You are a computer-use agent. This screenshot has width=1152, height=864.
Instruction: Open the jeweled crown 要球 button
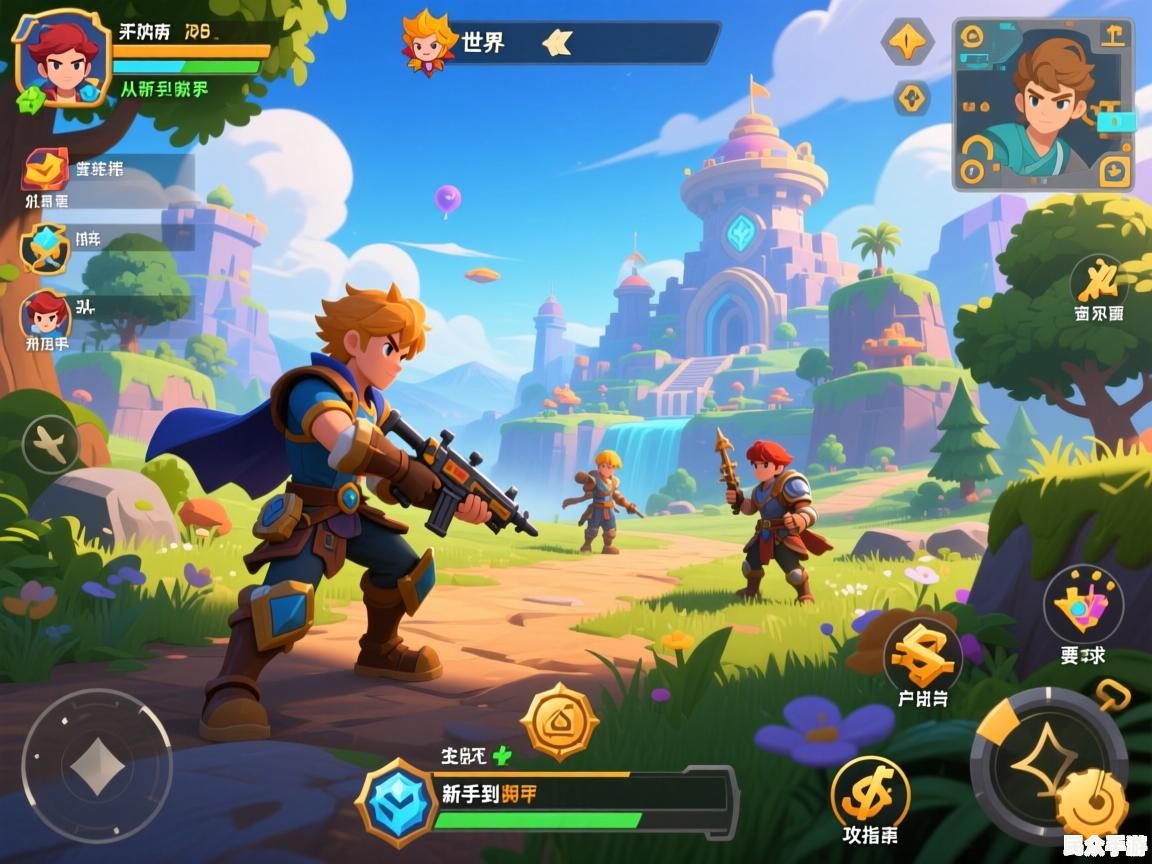point(1083,604)
